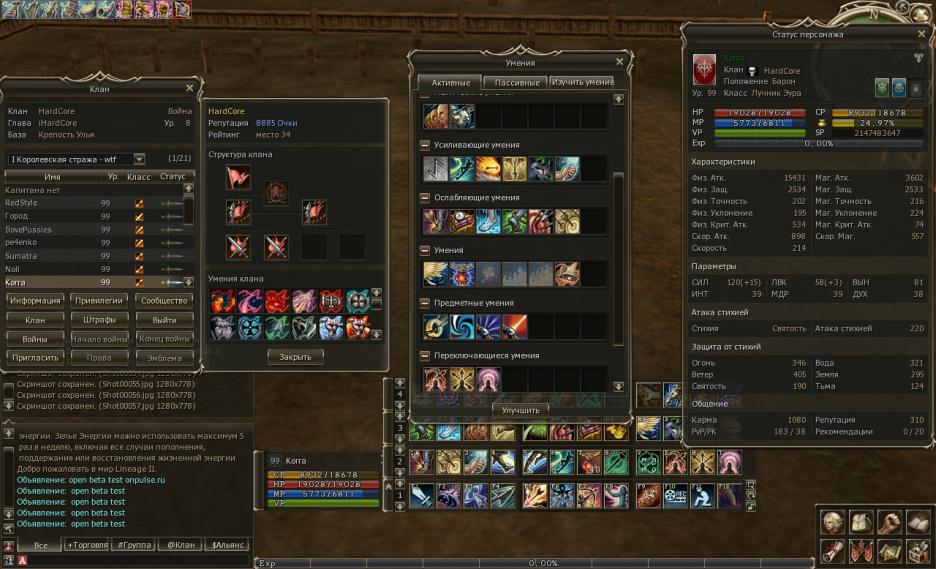Collapse the Усиливающие умения section
936x569 pixels.
pyautogui.click(x=425, y=146)
